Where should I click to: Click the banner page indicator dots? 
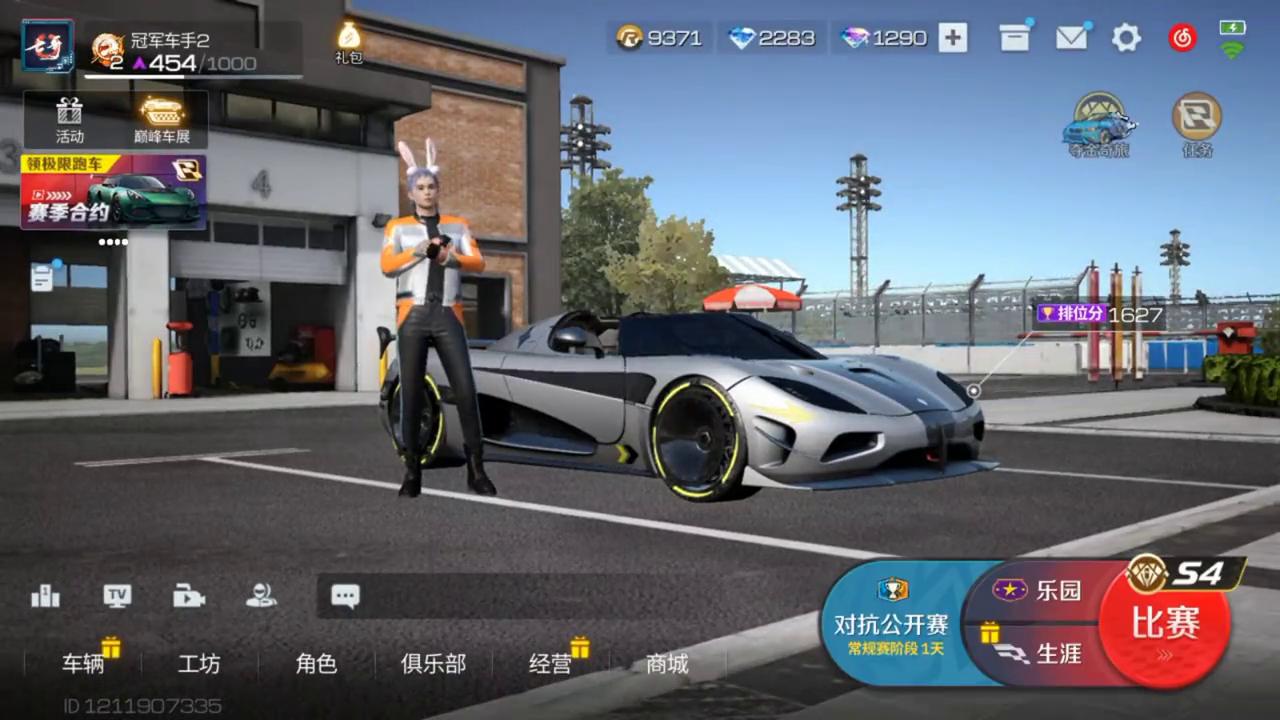[112, 242]
